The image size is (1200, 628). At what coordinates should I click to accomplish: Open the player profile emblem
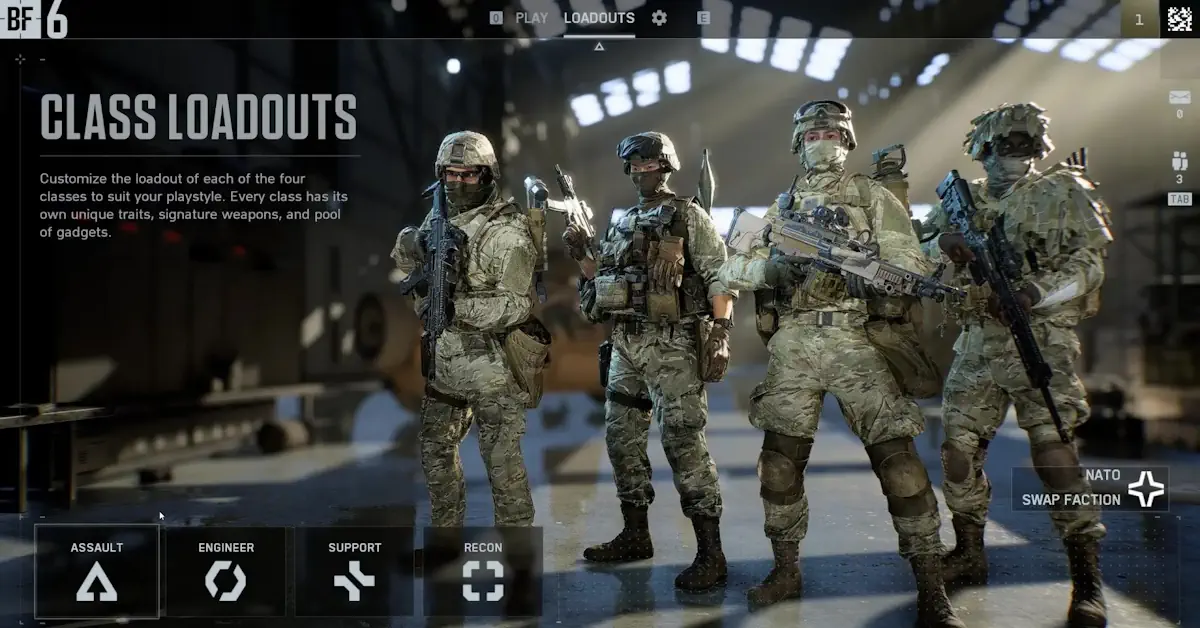(1180, 19)
